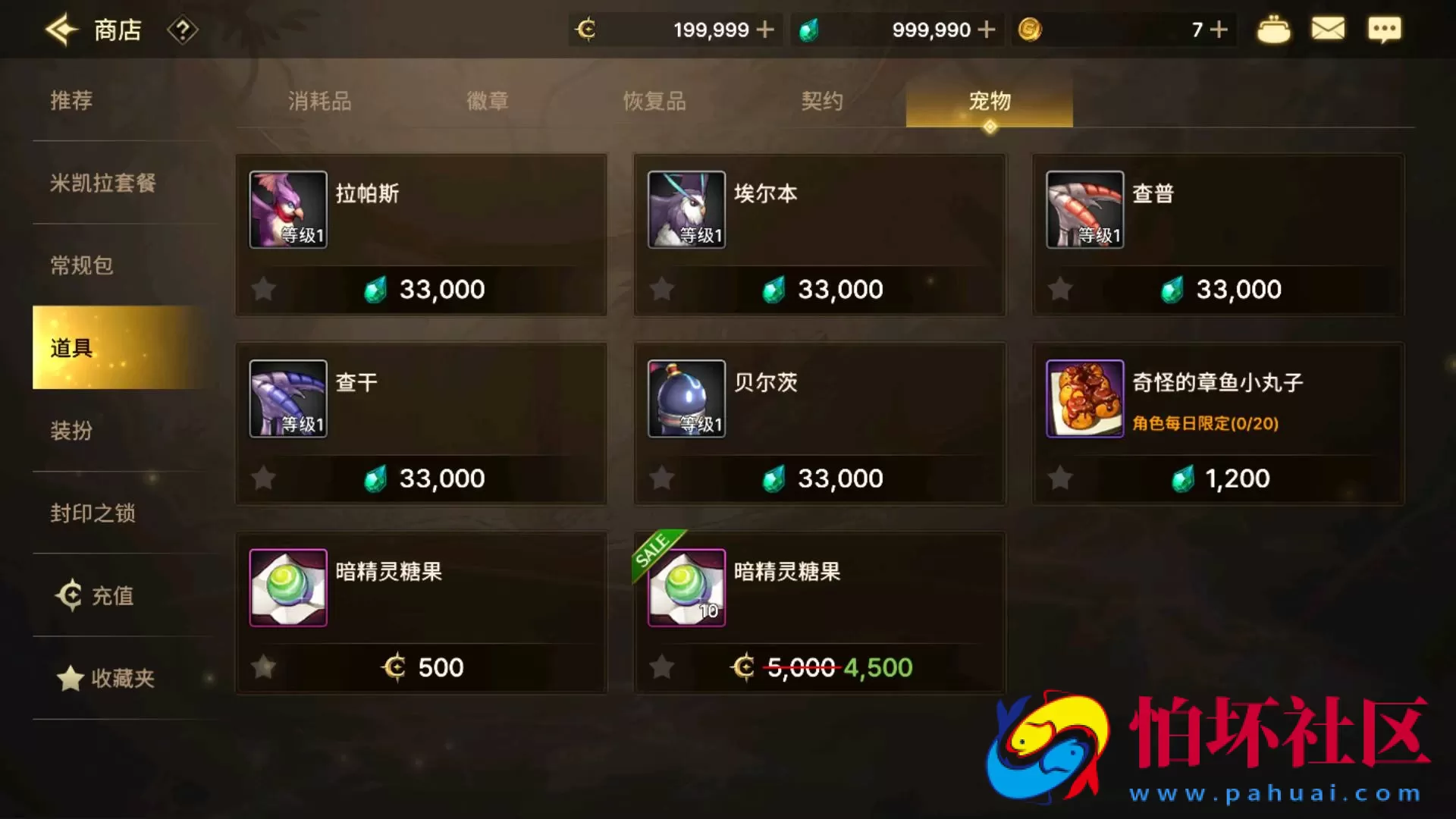Toggle the favorite star on 拉帕斯
Viewport: 1456px width, 819px height.
point(263,288)
